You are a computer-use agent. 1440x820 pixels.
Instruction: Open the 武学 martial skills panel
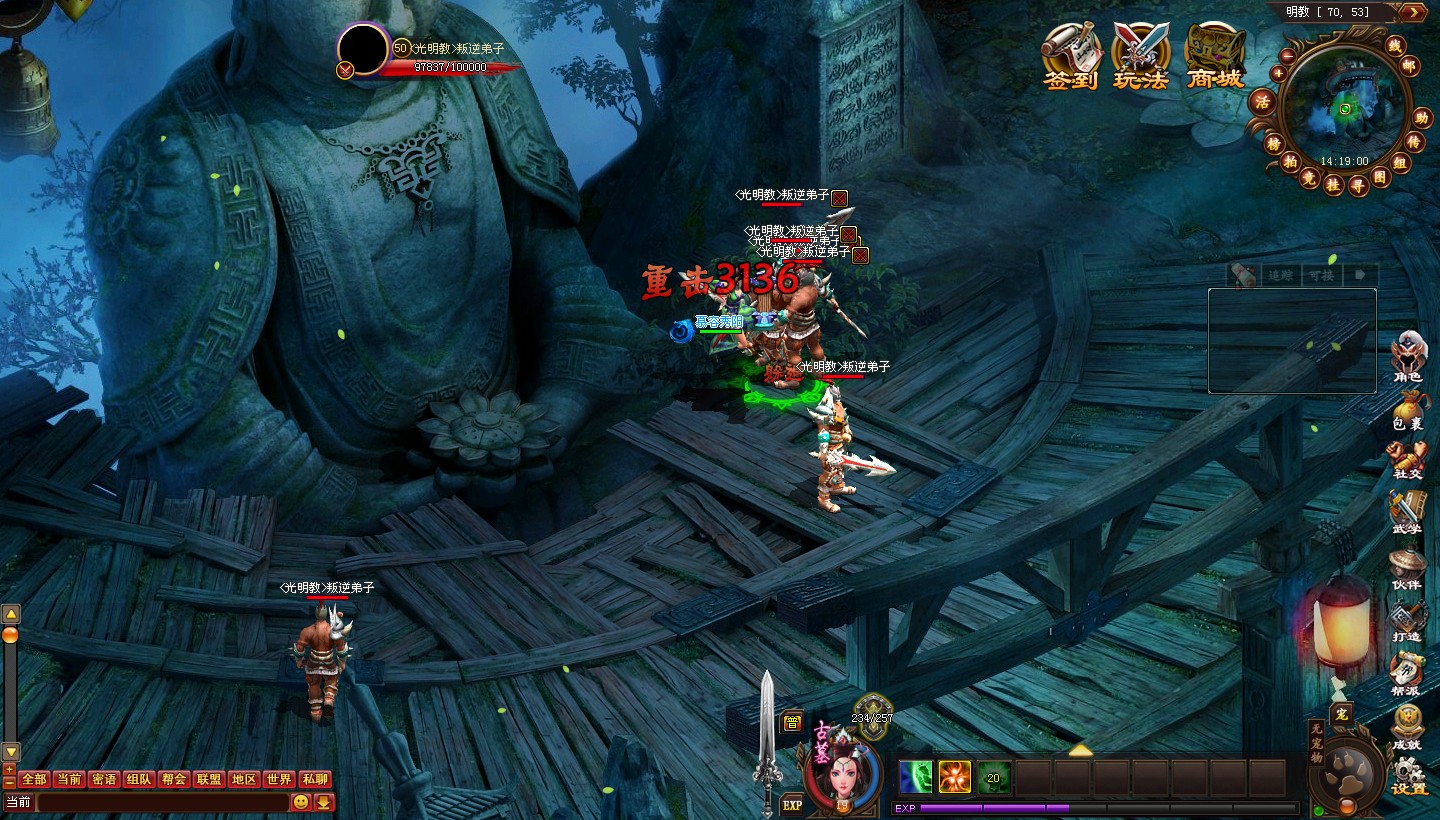tap(1408, 511)
